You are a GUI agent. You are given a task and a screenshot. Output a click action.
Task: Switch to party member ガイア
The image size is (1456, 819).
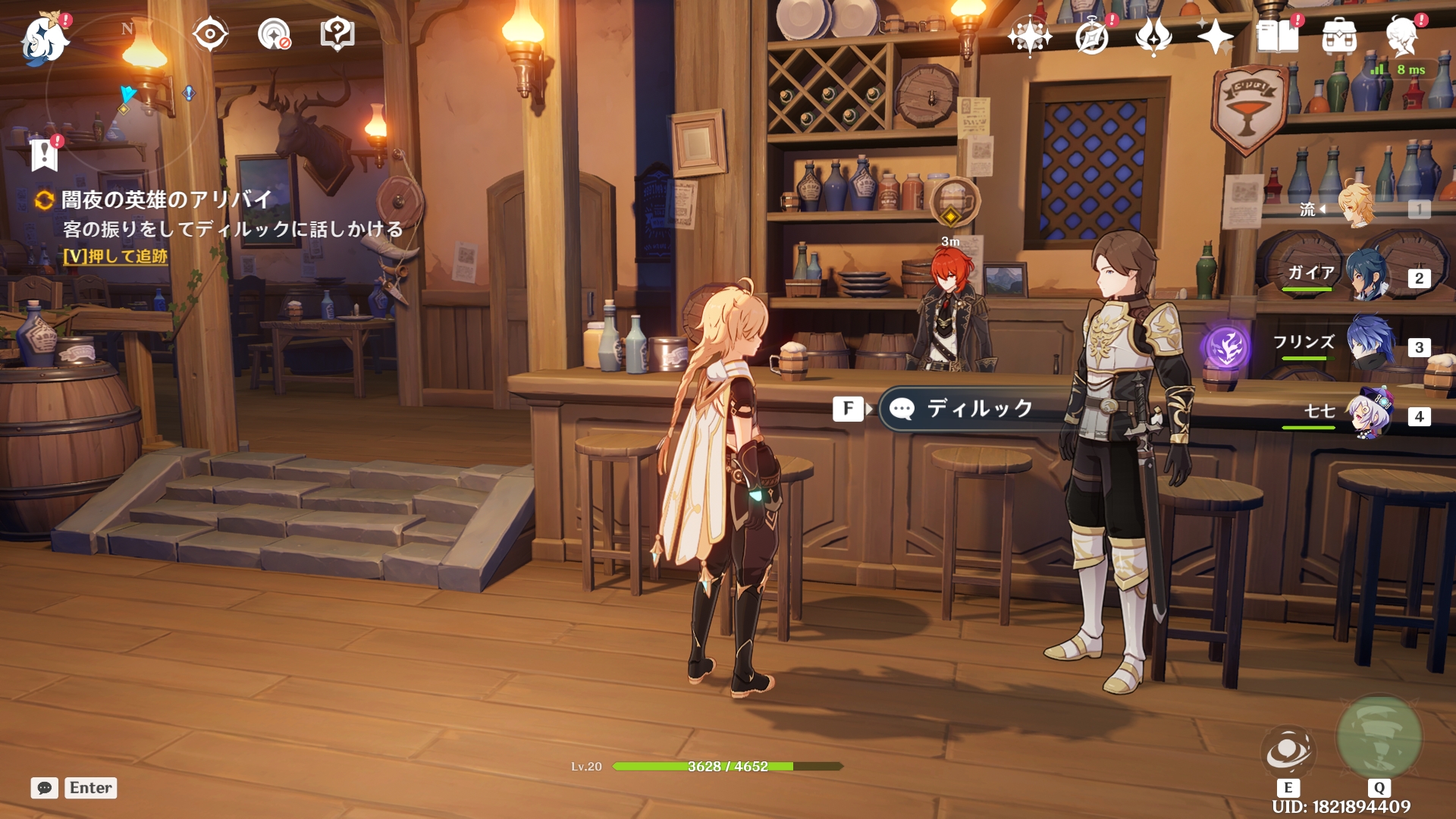(x=1369, y=276)
